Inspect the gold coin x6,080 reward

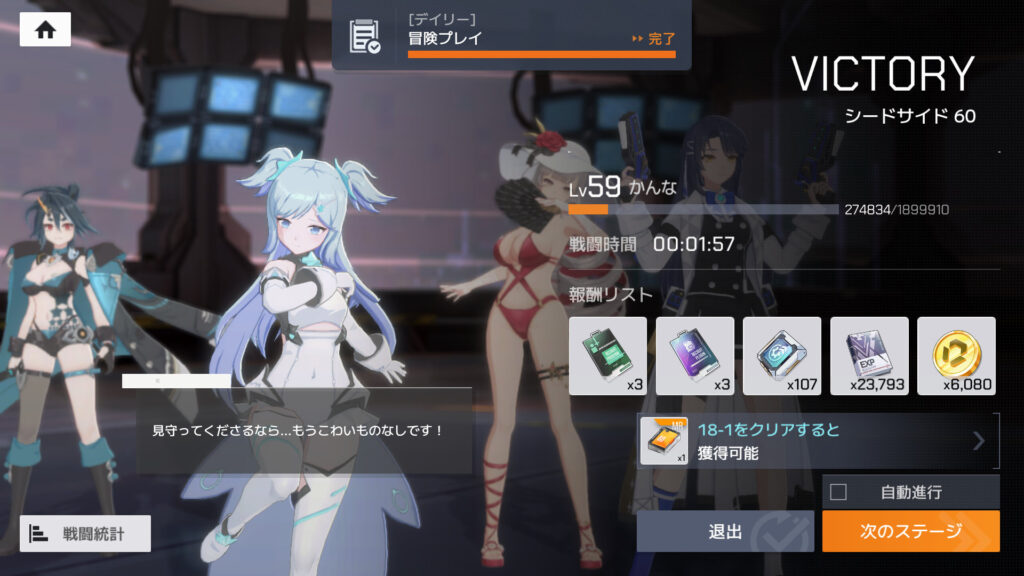pyautogui.click(x=956, y=355)
